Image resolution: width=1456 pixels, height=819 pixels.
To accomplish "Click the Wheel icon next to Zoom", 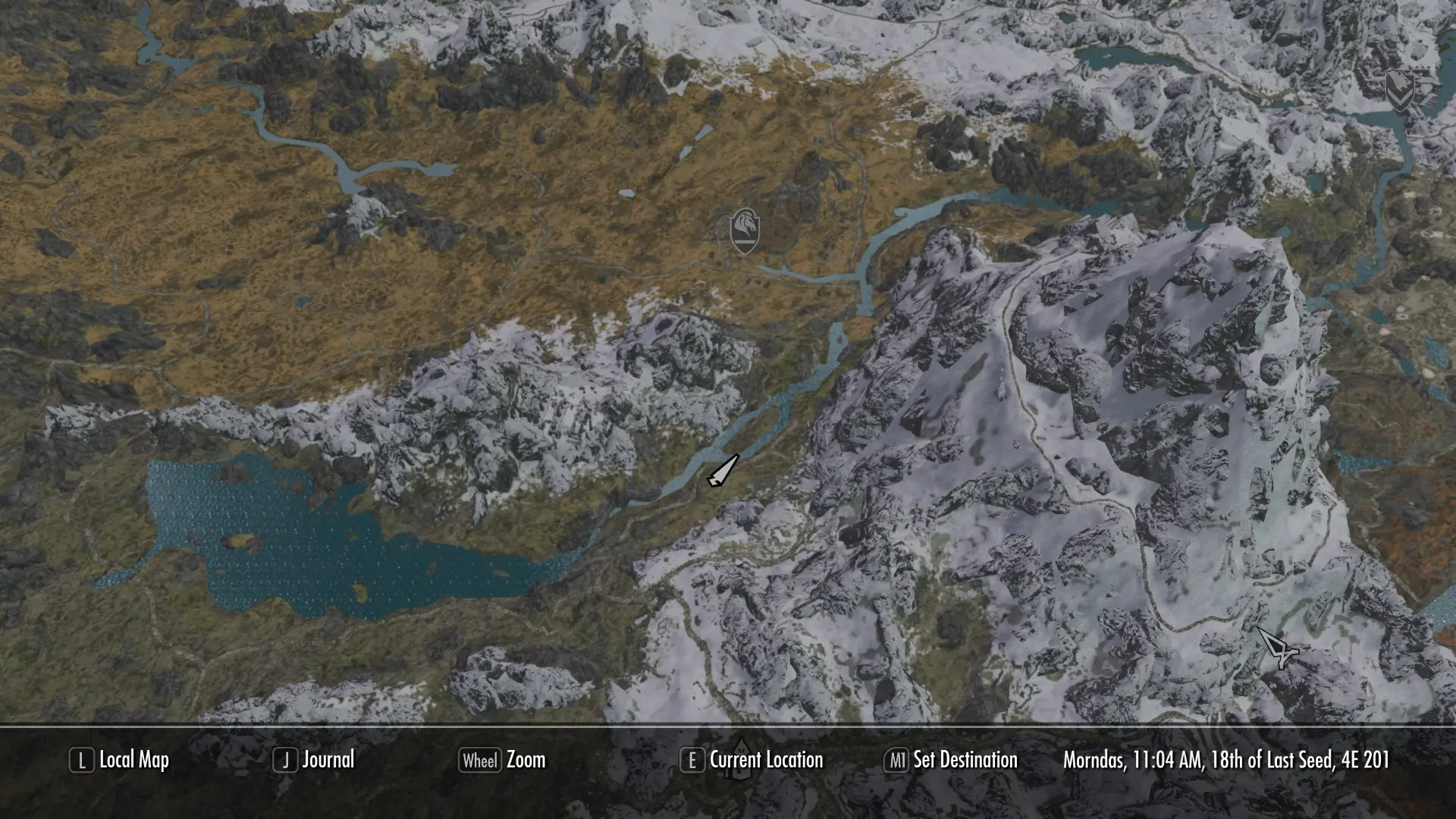I will click(481, 761).
